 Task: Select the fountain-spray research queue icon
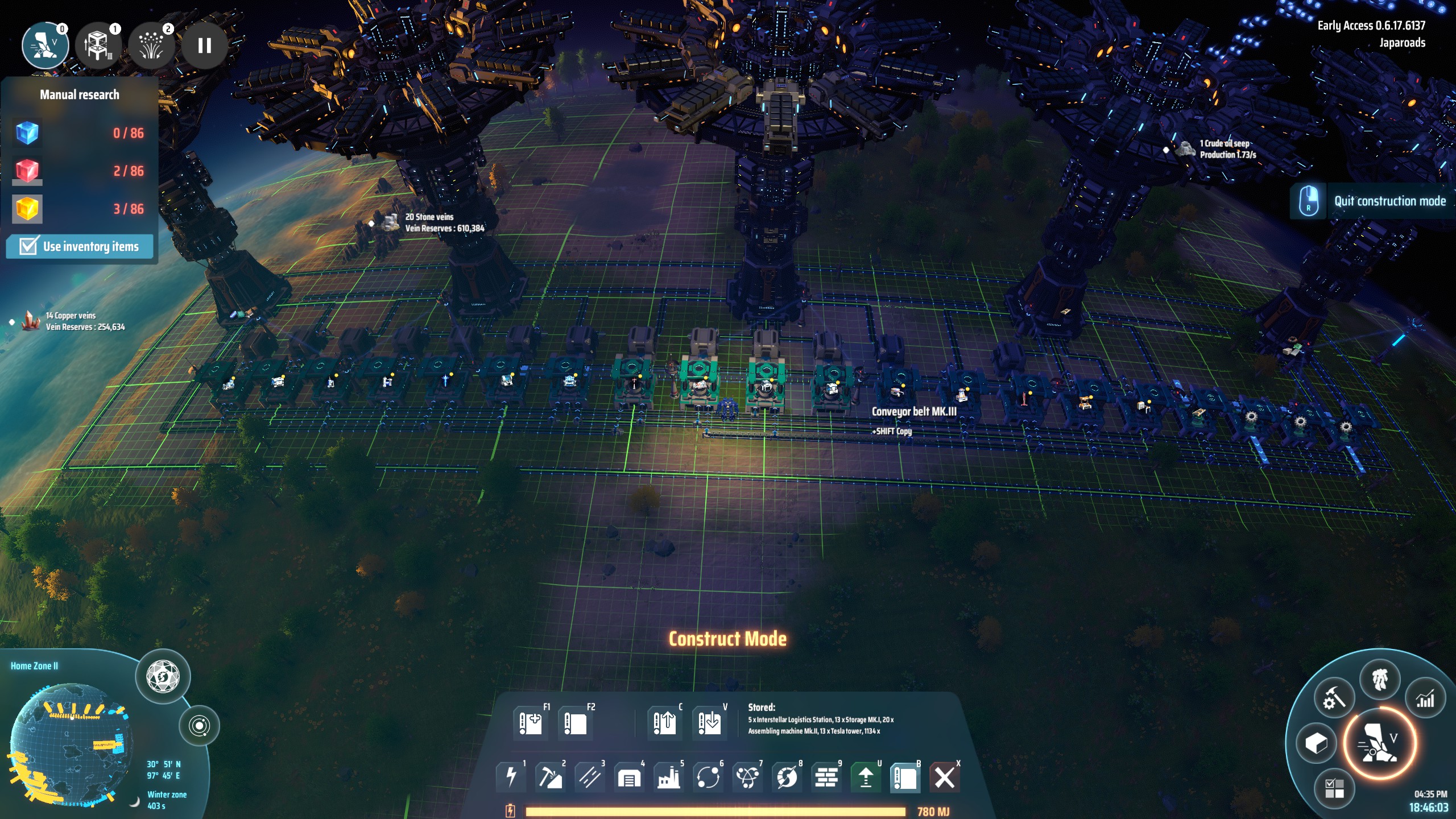click(151, 45)
